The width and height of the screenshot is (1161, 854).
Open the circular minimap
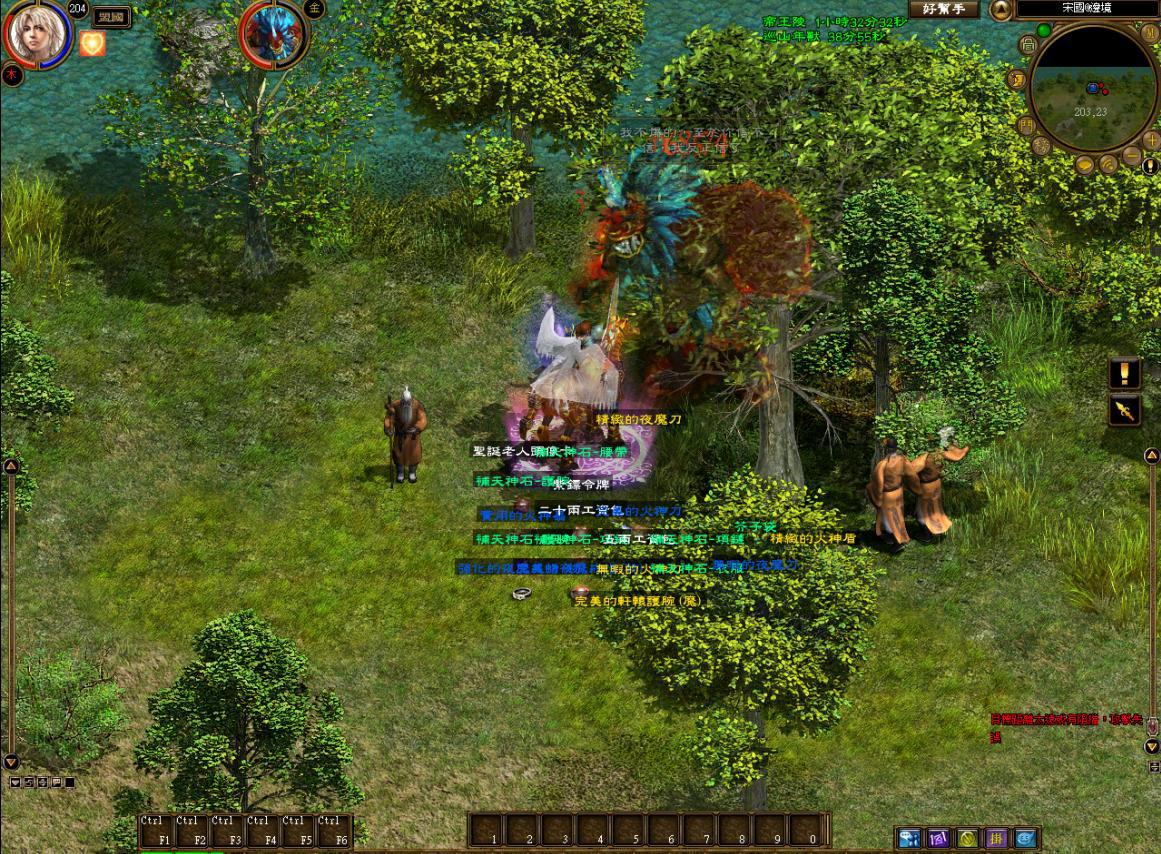click(1092, 88)
